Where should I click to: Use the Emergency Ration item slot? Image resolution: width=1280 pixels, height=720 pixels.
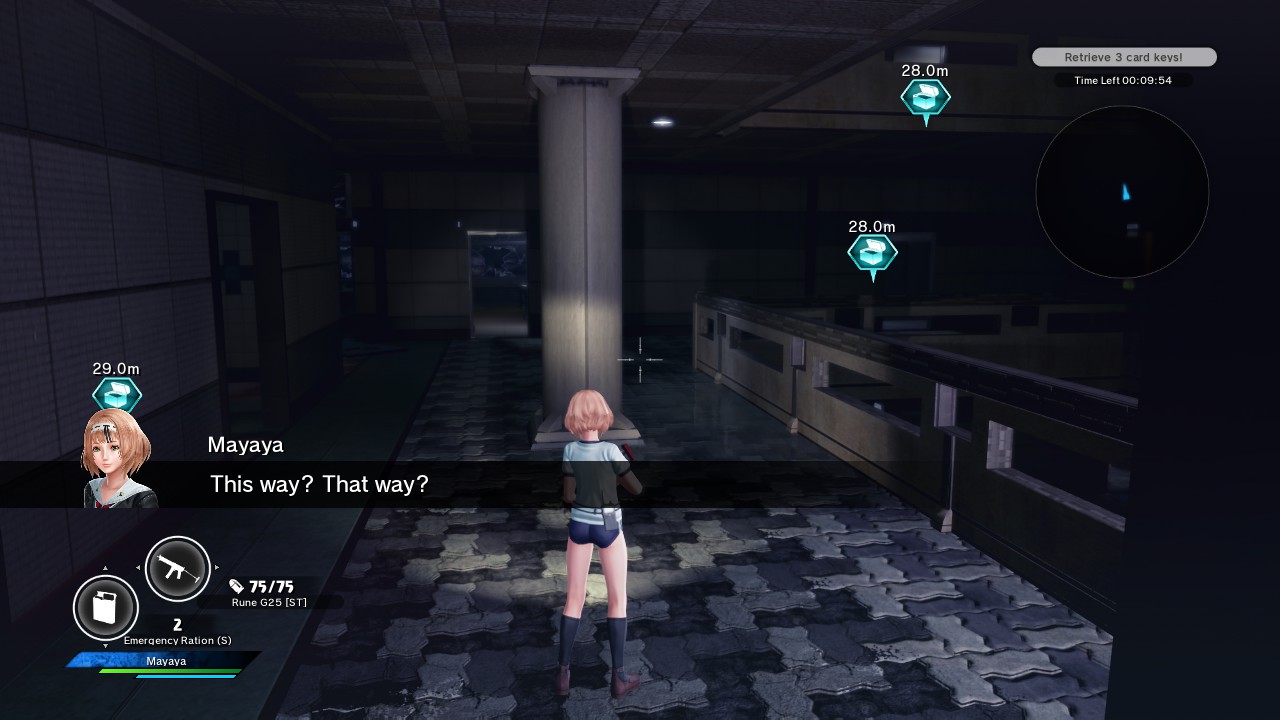click(x=106, y=607)
